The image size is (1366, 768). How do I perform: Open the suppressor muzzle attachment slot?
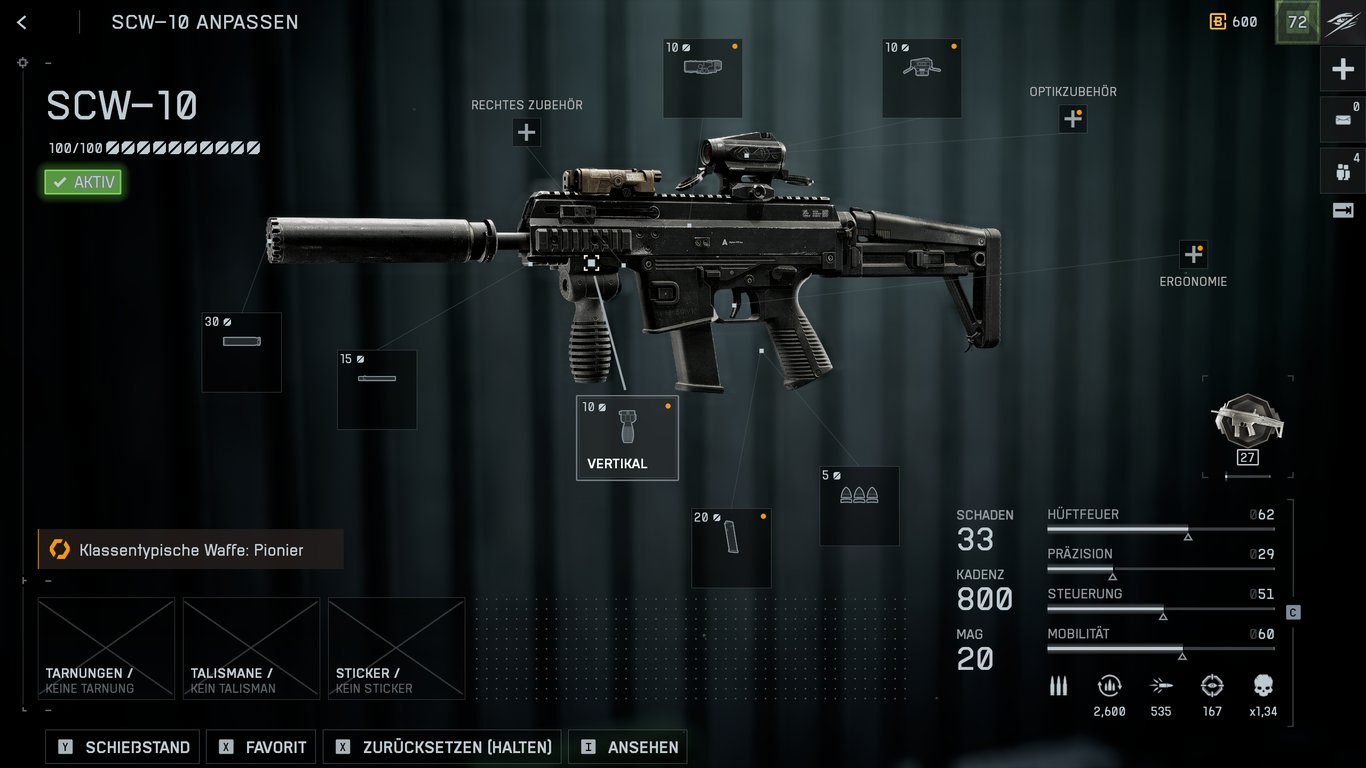point(241,352)
